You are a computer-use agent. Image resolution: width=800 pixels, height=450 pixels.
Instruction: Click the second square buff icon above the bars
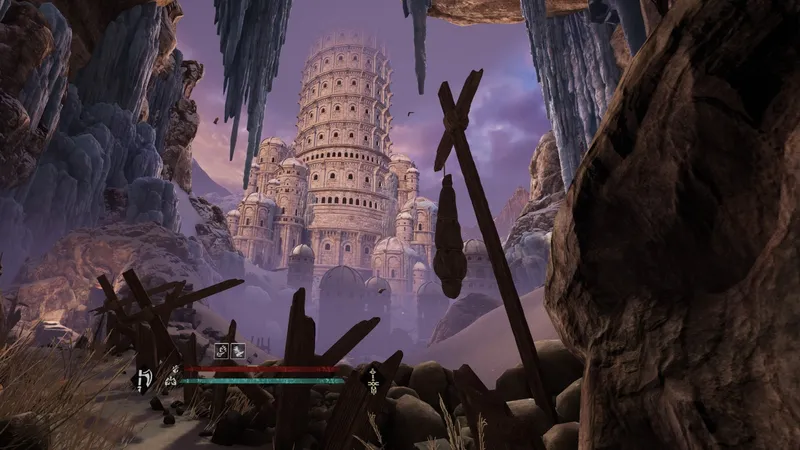tap(240, 350)
